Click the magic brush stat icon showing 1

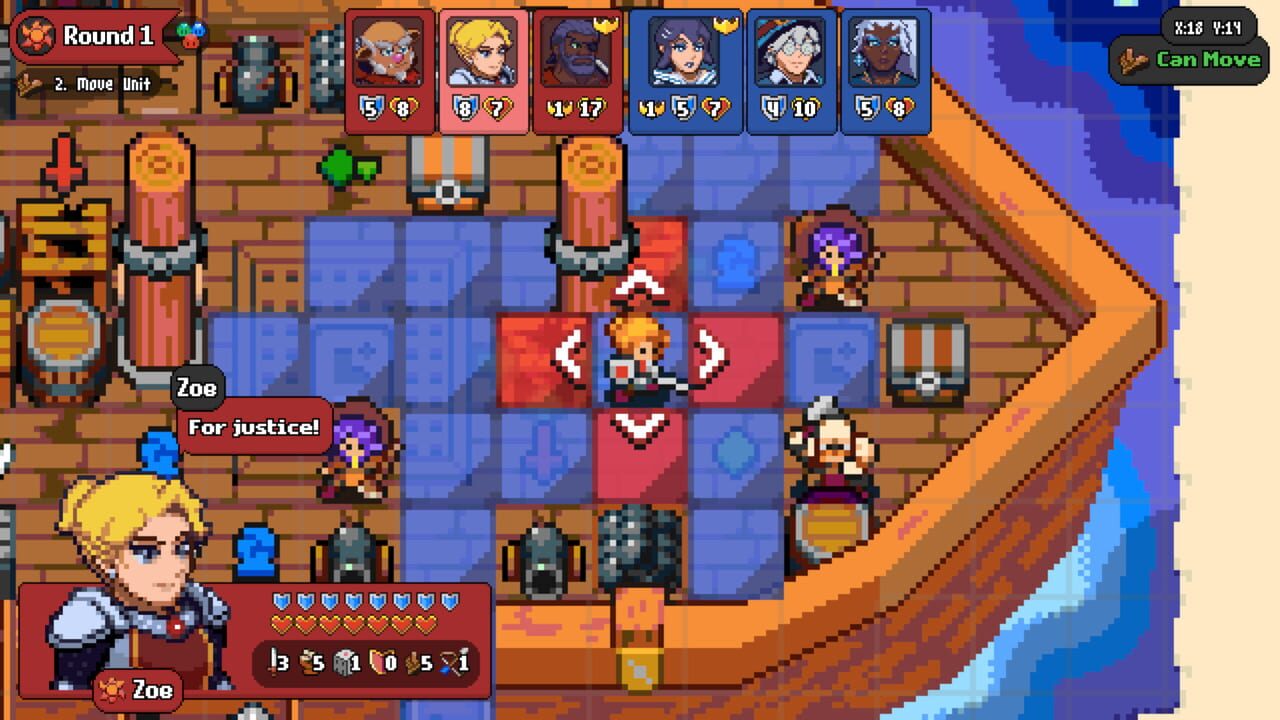(450, 661)
